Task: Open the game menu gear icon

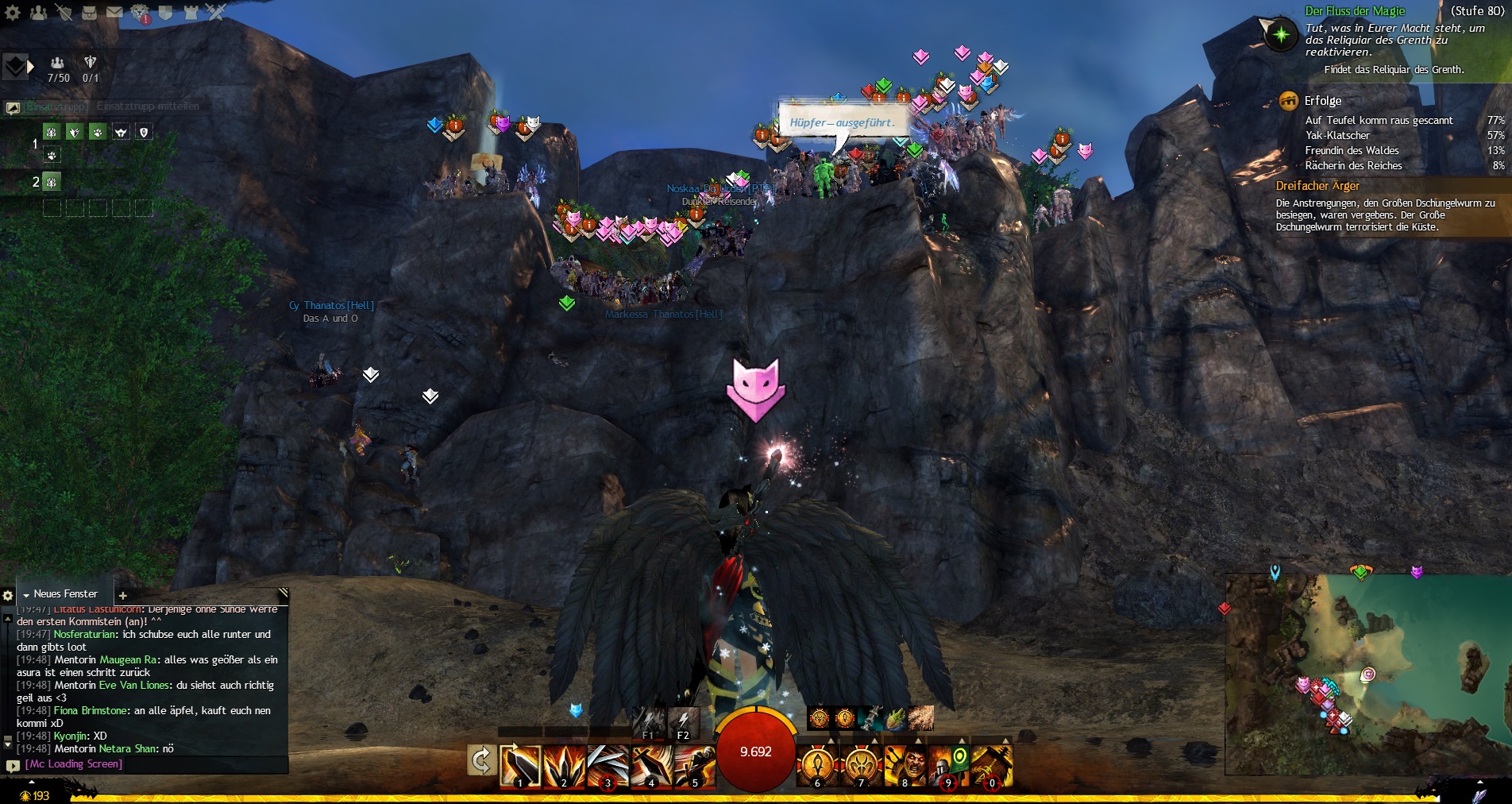Action: pos(13,12)
